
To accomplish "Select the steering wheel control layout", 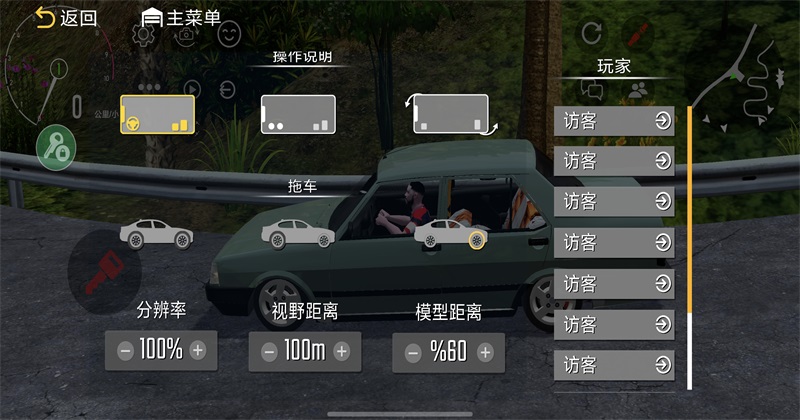I will (157, 114).
